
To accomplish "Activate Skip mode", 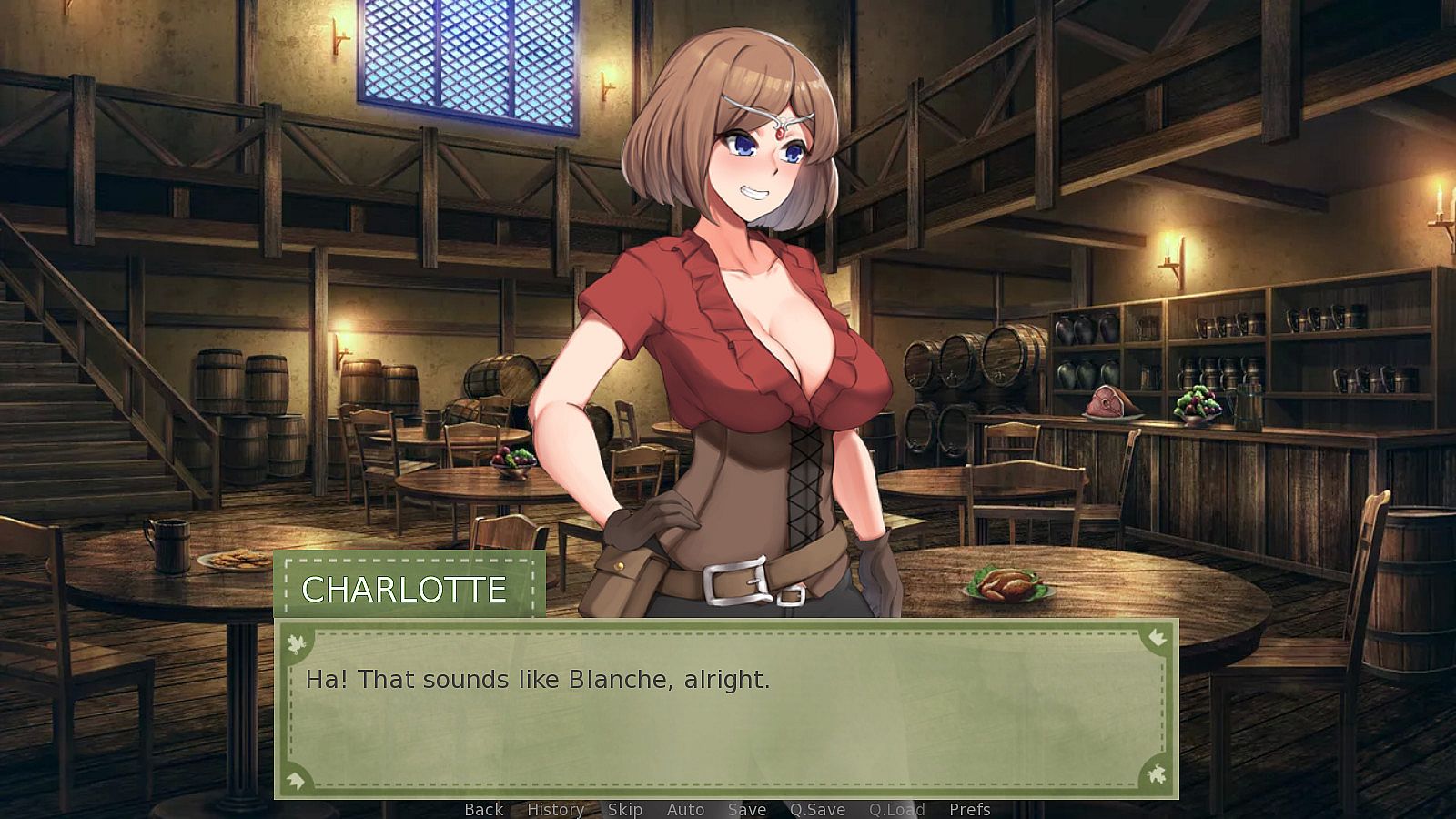I will pyautogui.click(x=624, y=809).
